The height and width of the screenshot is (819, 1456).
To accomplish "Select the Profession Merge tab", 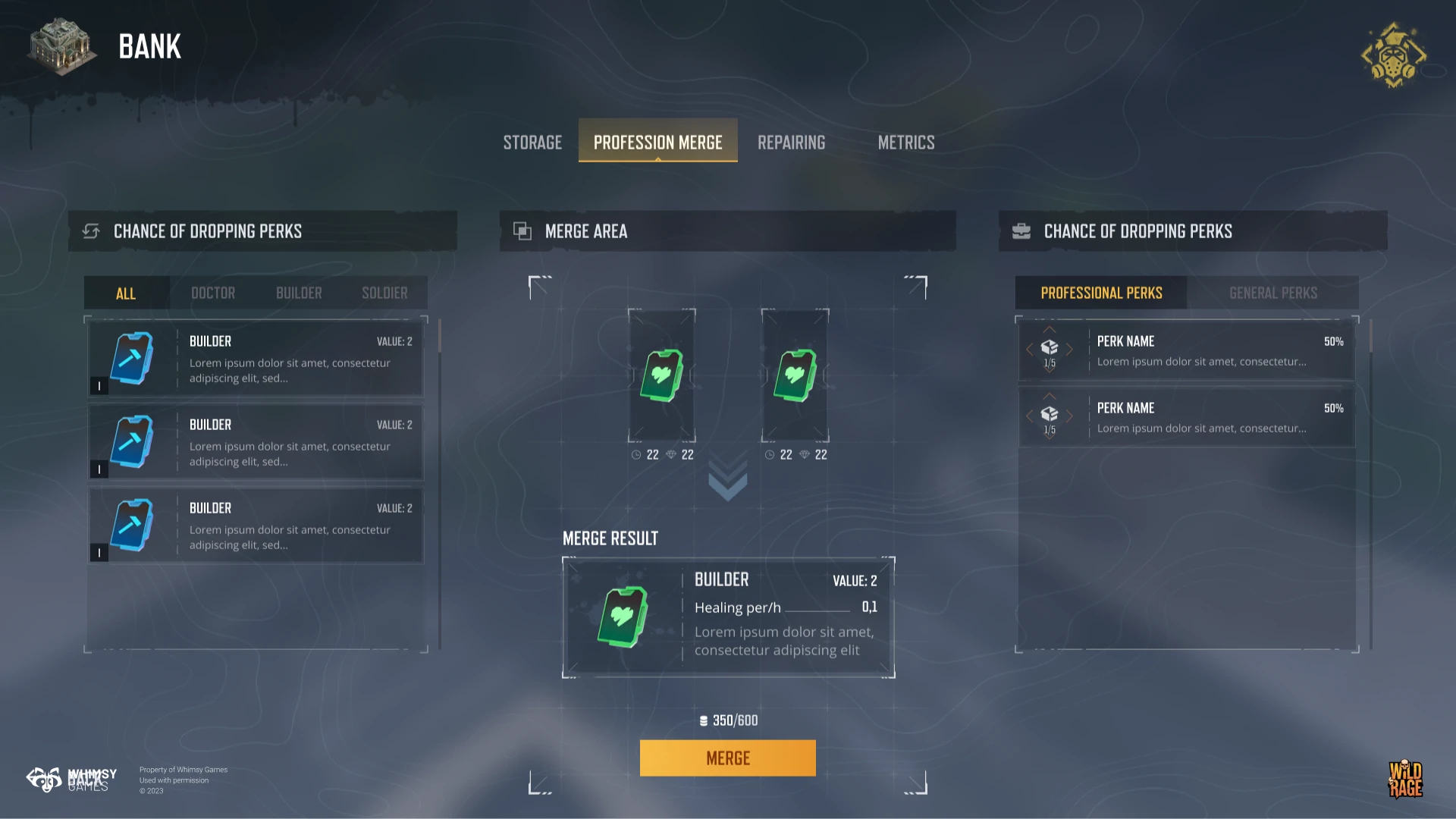I will [x=657, y=143].
